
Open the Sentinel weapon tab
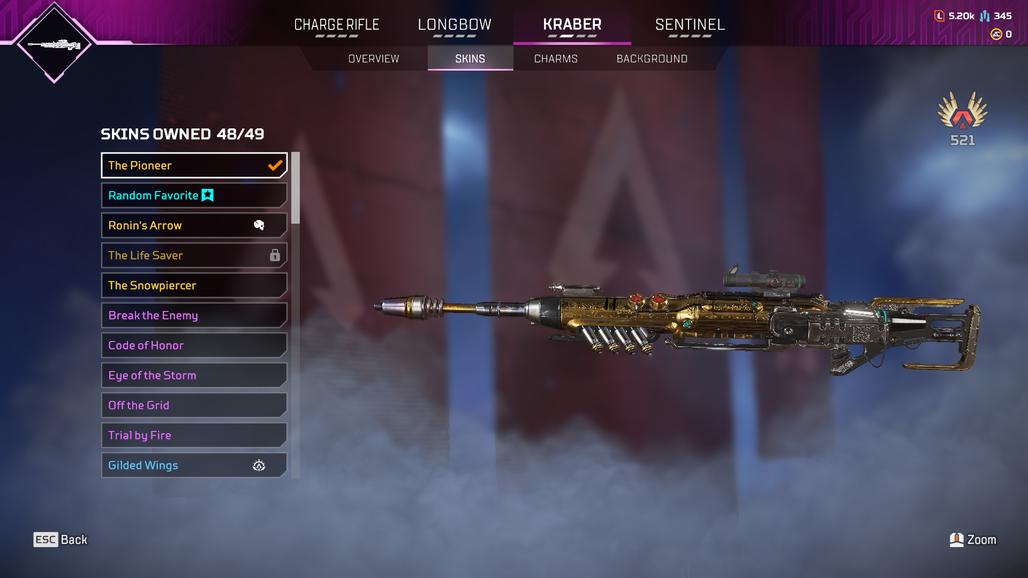[x=689, y=25]
